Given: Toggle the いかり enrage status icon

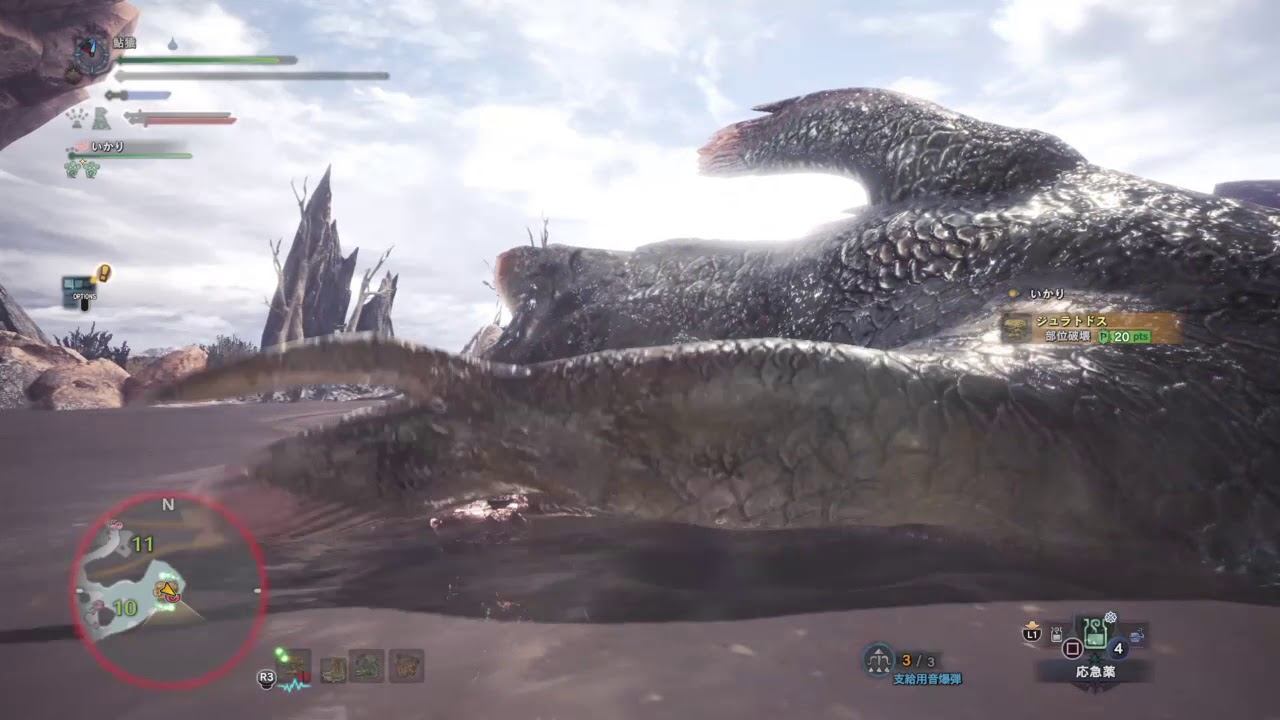Looking at the screenshot, I should click(83, 145).
